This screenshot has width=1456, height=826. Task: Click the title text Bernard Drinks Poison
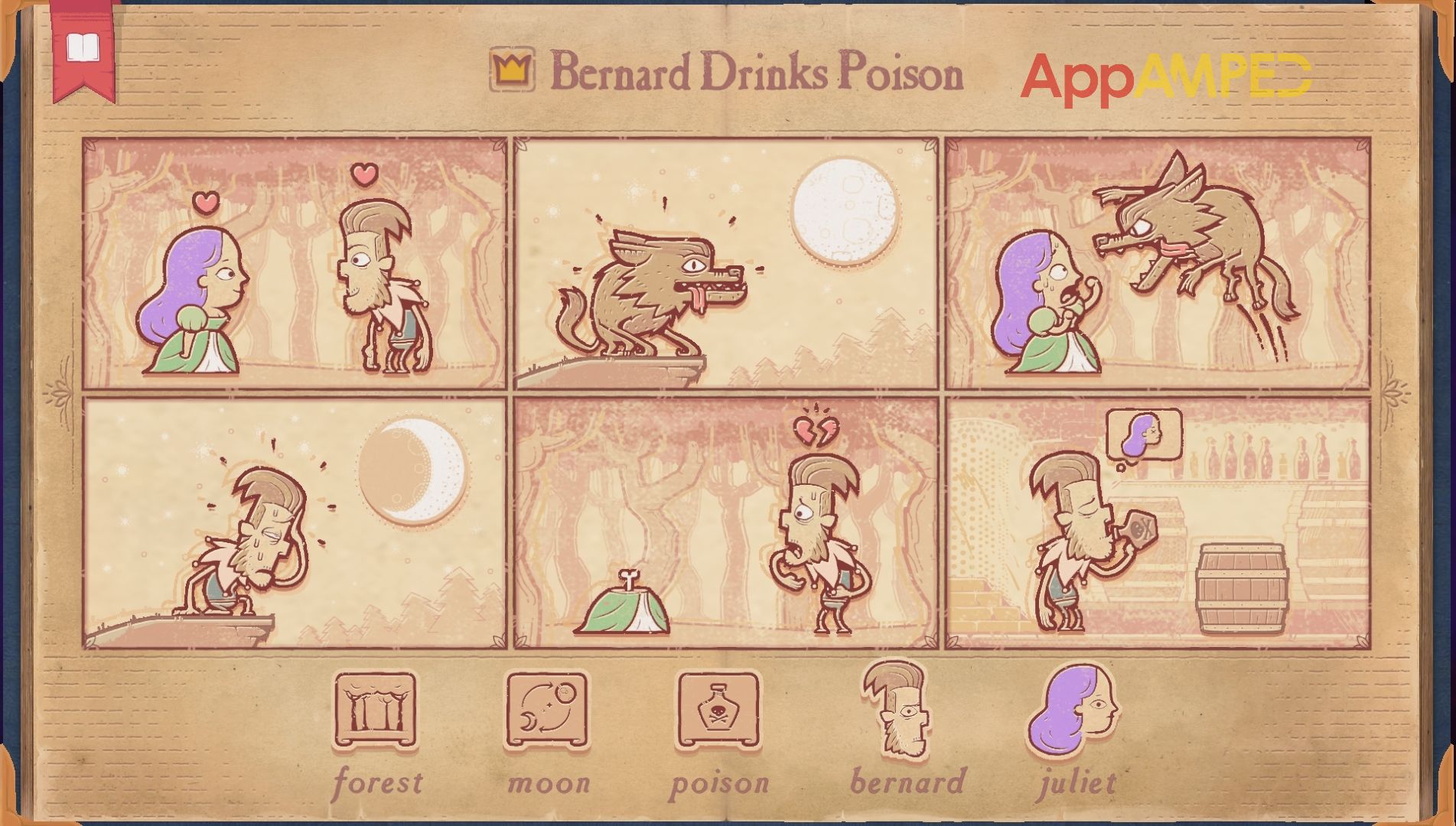pyautogui.click(x=757, y=73)
